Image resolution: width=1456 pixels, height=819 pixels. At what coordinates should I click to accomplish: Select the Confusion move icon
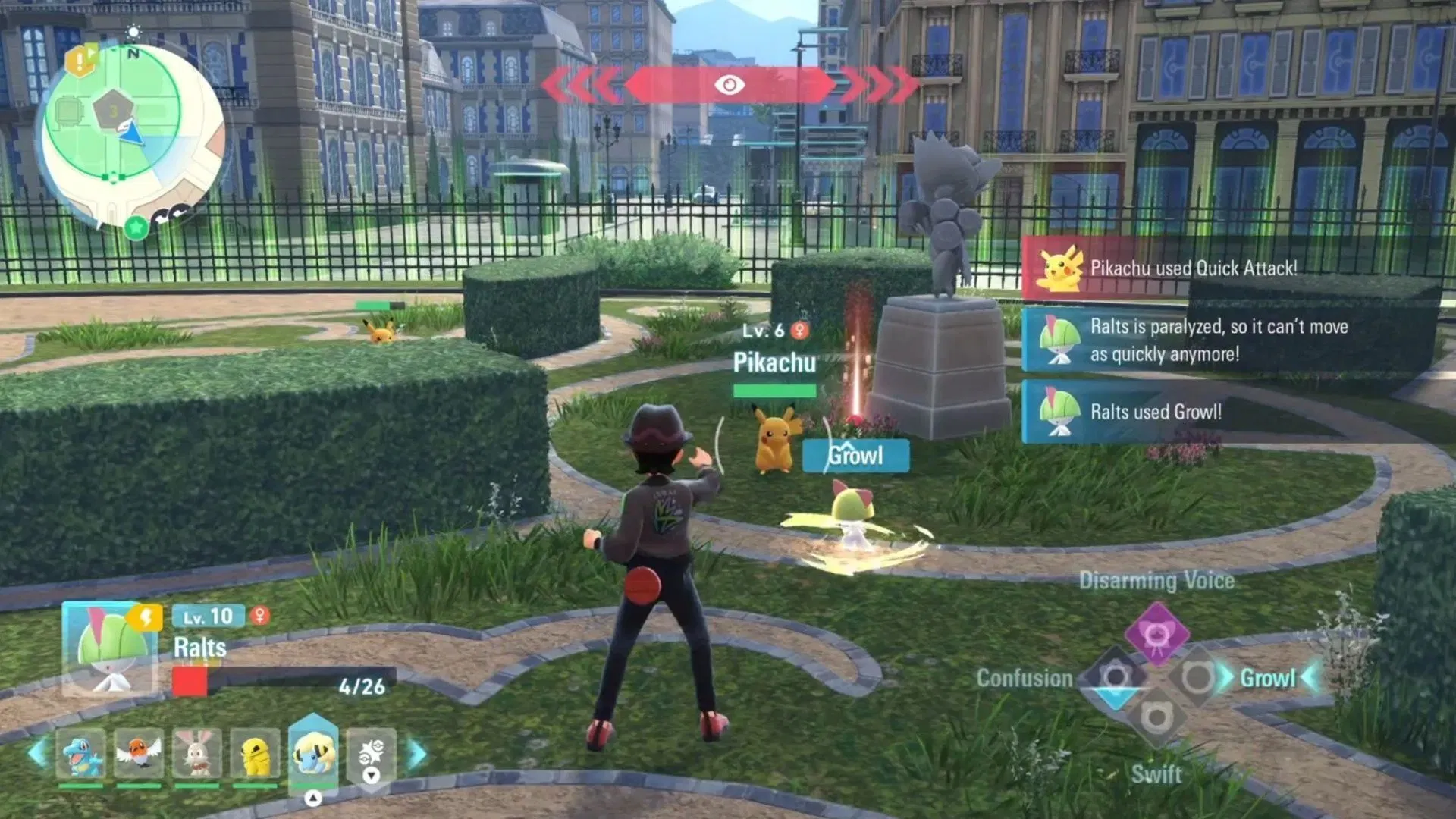[1116, 676]
